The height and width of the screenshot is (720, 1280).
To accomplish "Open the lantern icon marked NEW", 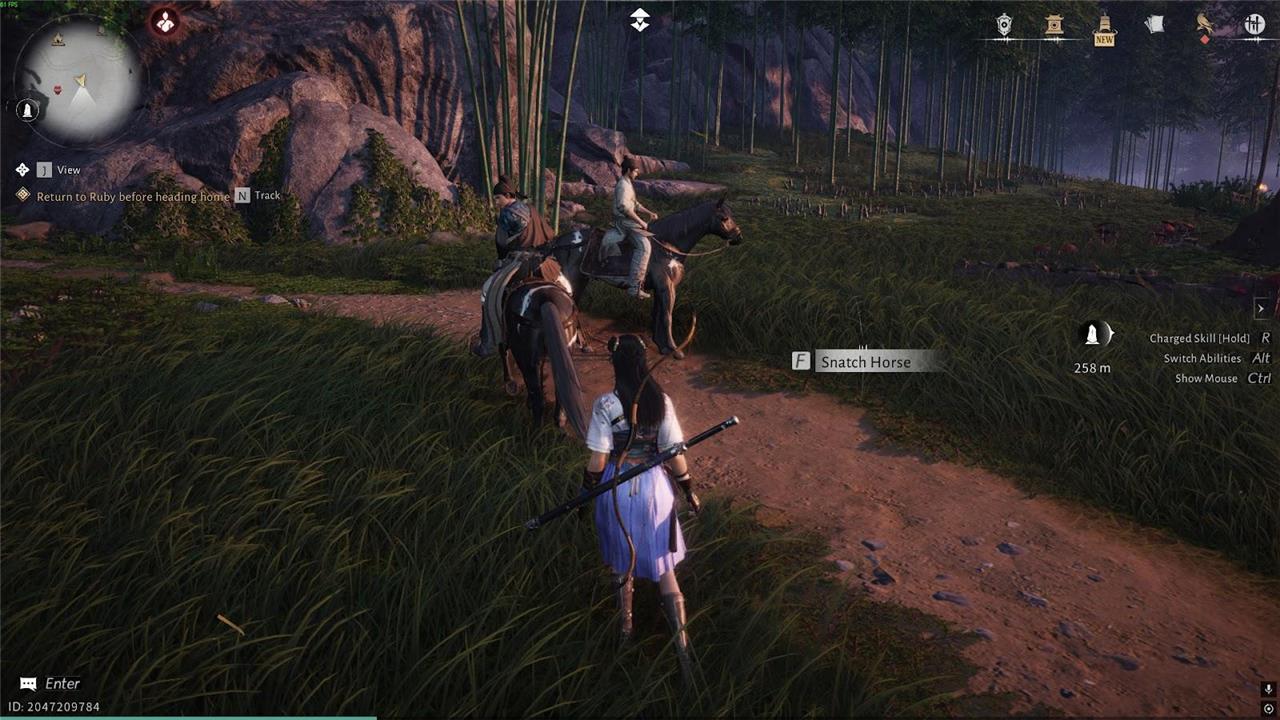I will coord(1104,26).
